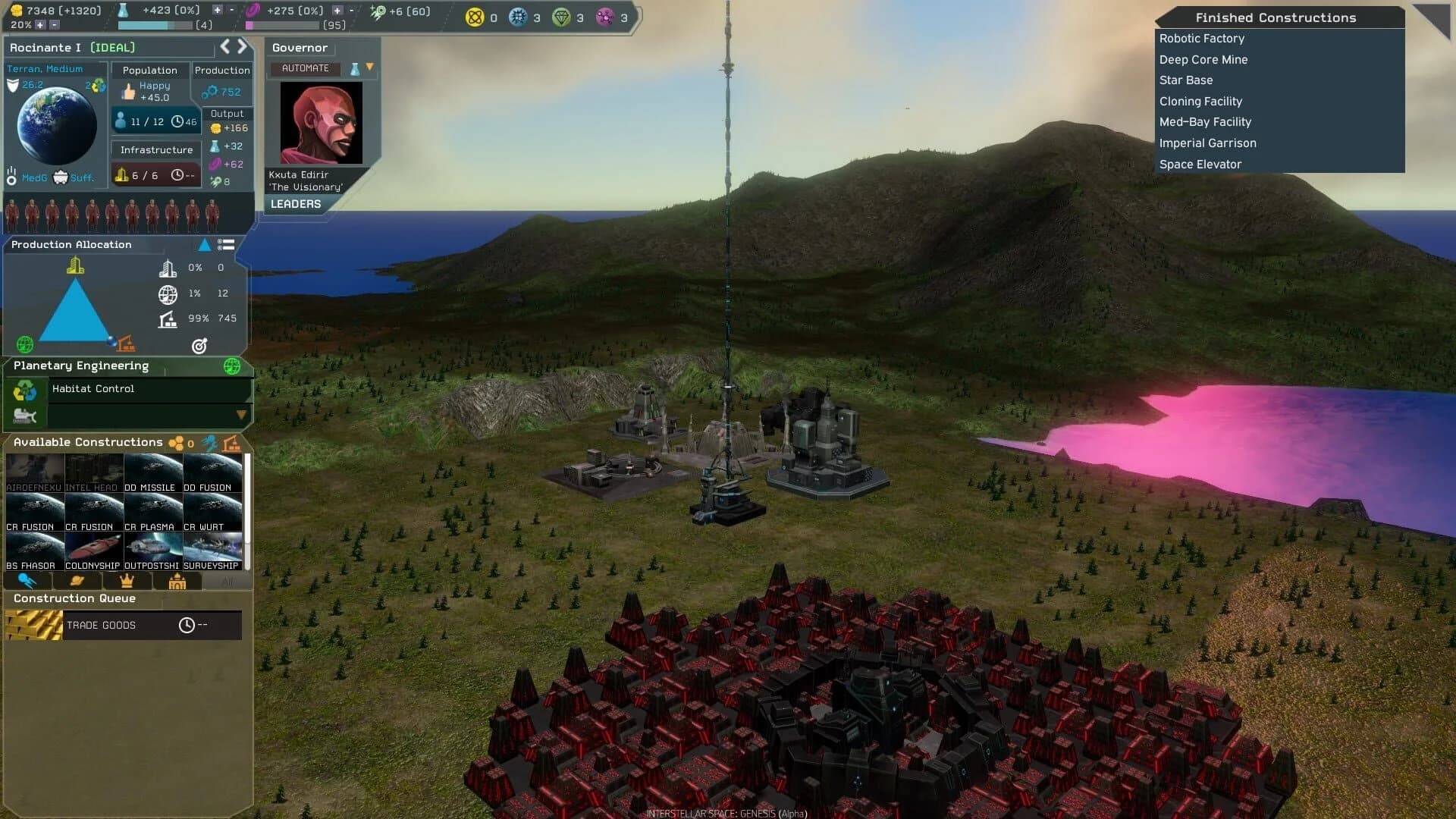Open the target allocation icon in Production Allocation
Screen dimensions: 1456x819
(199, 345)
